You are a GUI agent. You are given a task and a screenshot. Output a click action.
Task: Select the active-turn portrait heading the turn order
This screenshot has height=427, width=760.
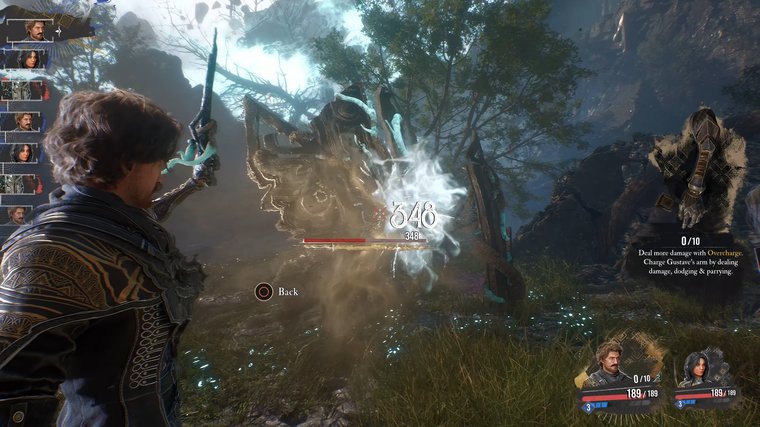(x=32, y=30)
